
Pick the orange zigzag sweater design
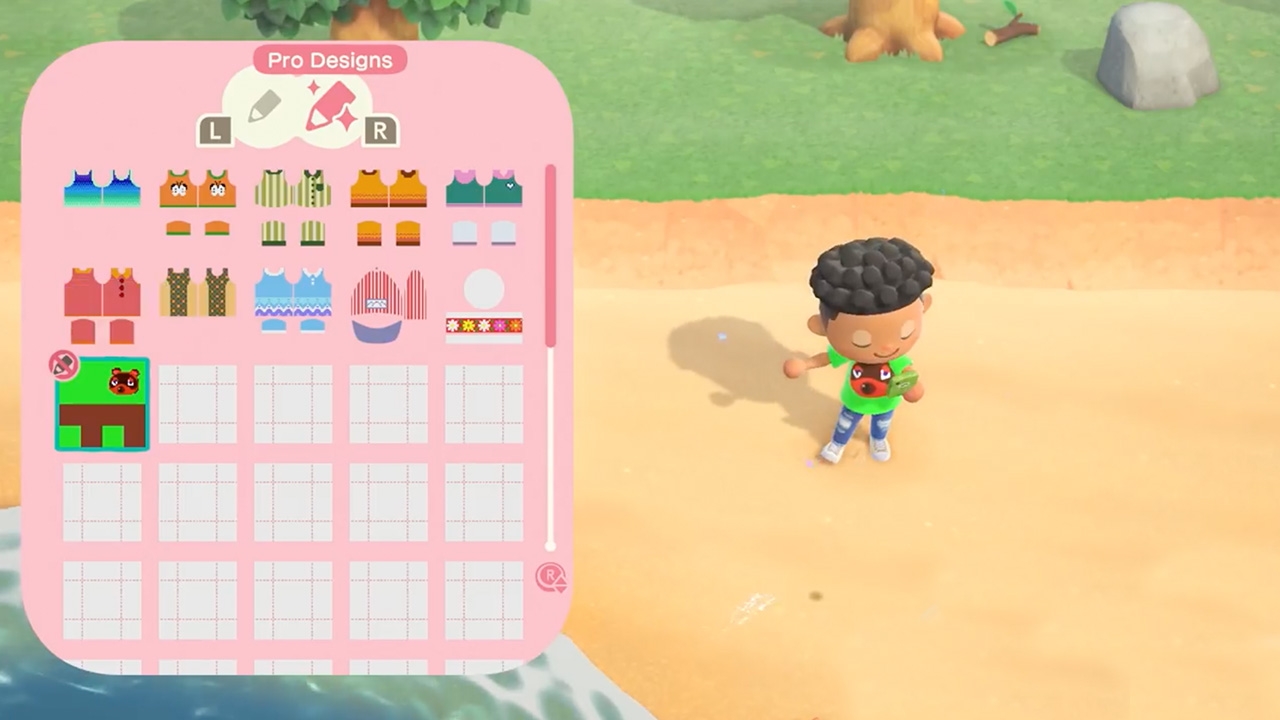pyautogui.click(x=388, y=186)
